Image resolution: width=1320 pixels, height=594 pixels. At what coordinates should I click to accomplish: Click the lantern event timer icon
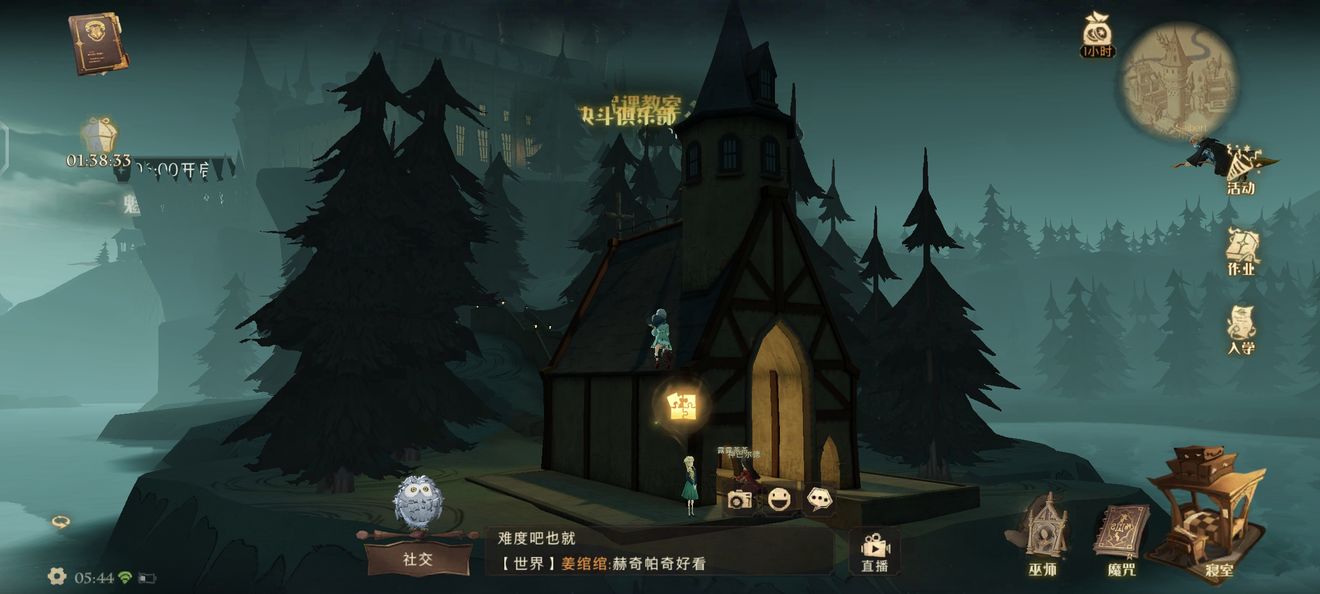click(x=99, y=136)
